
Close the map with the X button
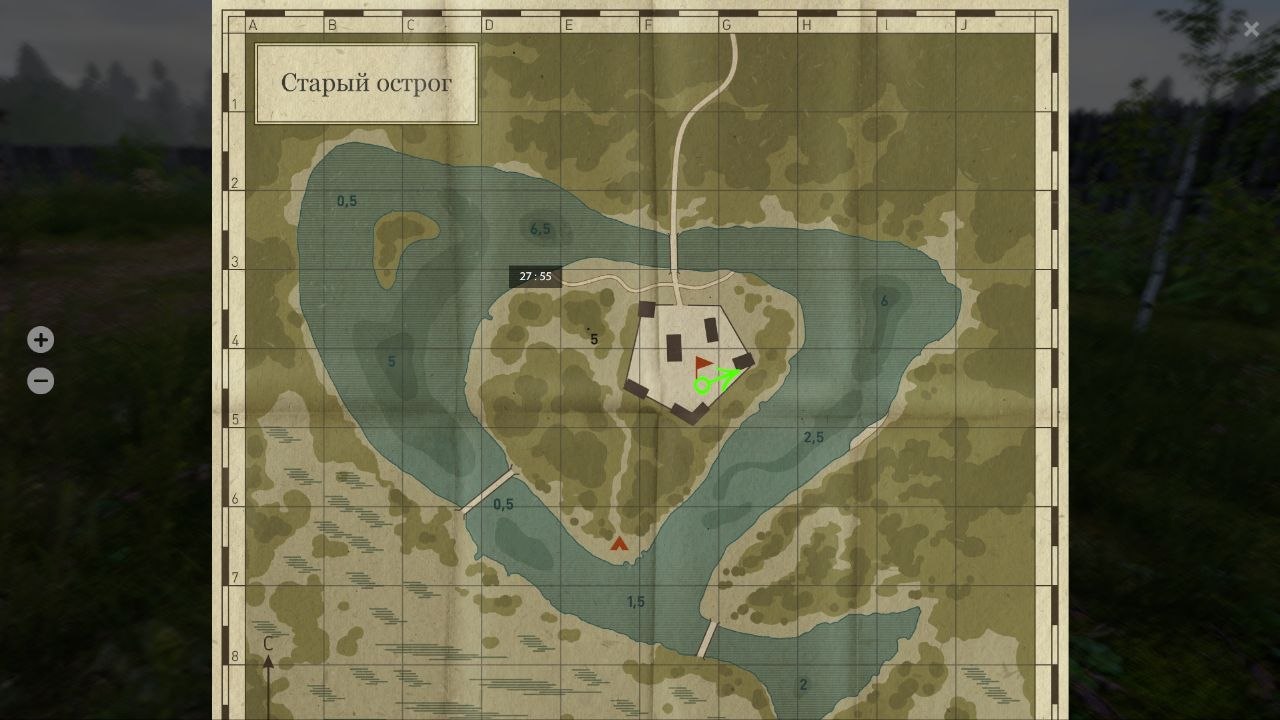click(1251, 29)
